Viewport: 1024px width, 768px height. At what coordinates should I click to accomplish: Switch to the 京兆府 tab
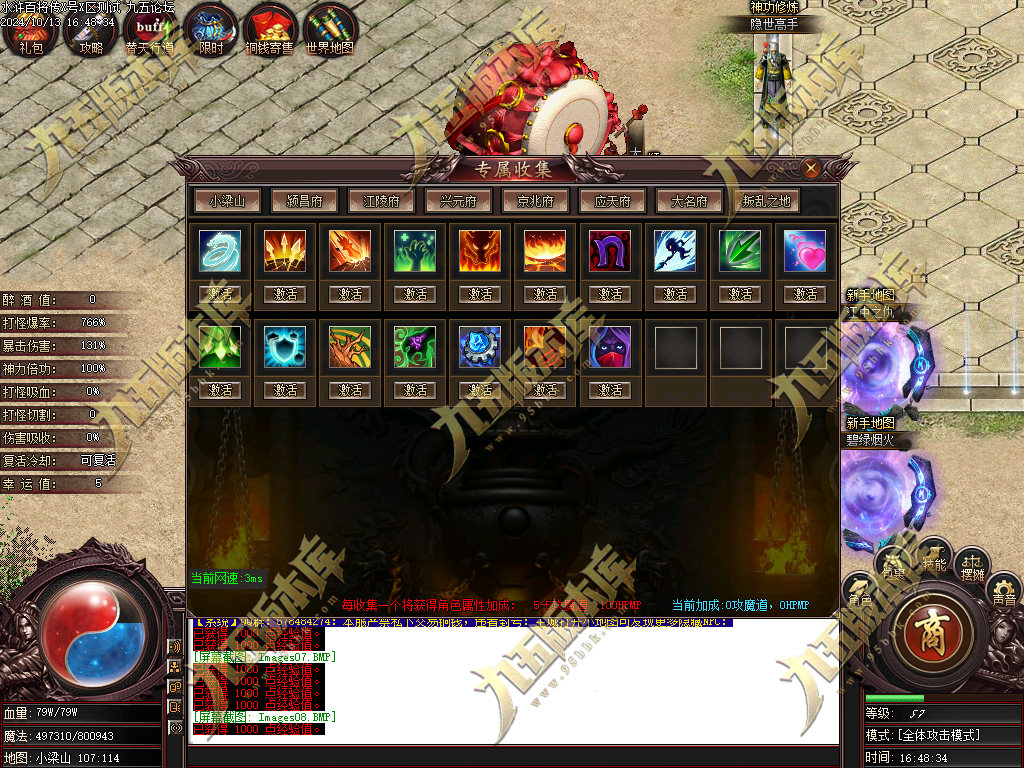tap(535, 201)
